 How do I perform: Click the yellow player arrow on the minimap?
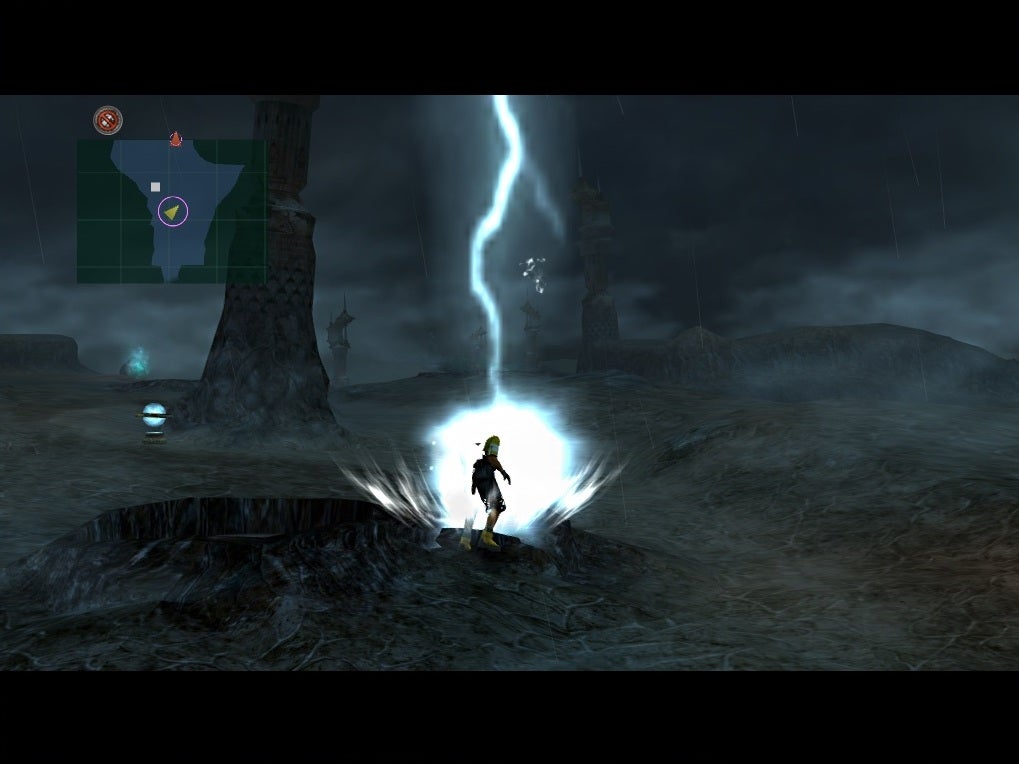[x=173, y=211]
